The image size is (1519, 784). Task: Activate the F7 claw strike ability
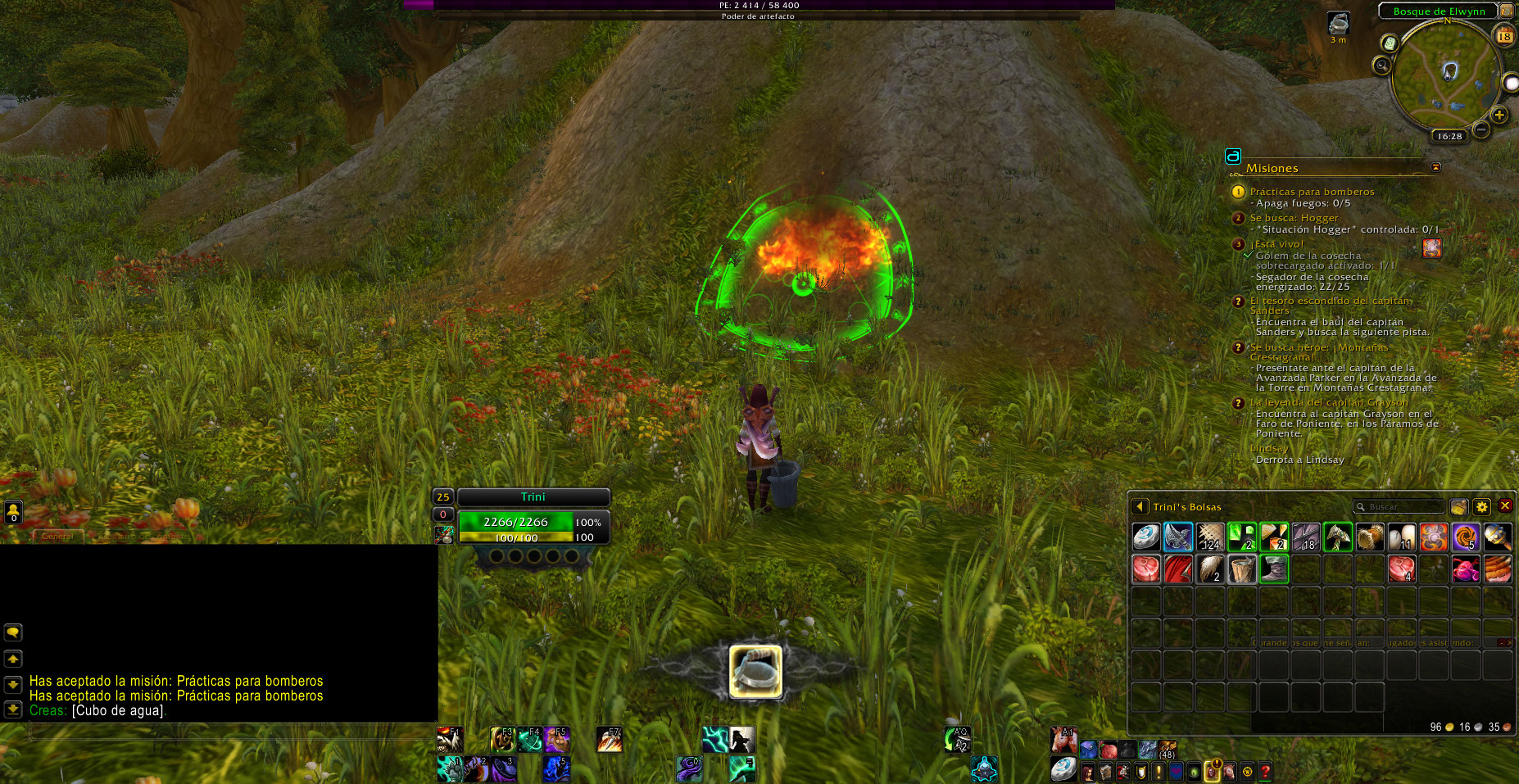[609, 740]
